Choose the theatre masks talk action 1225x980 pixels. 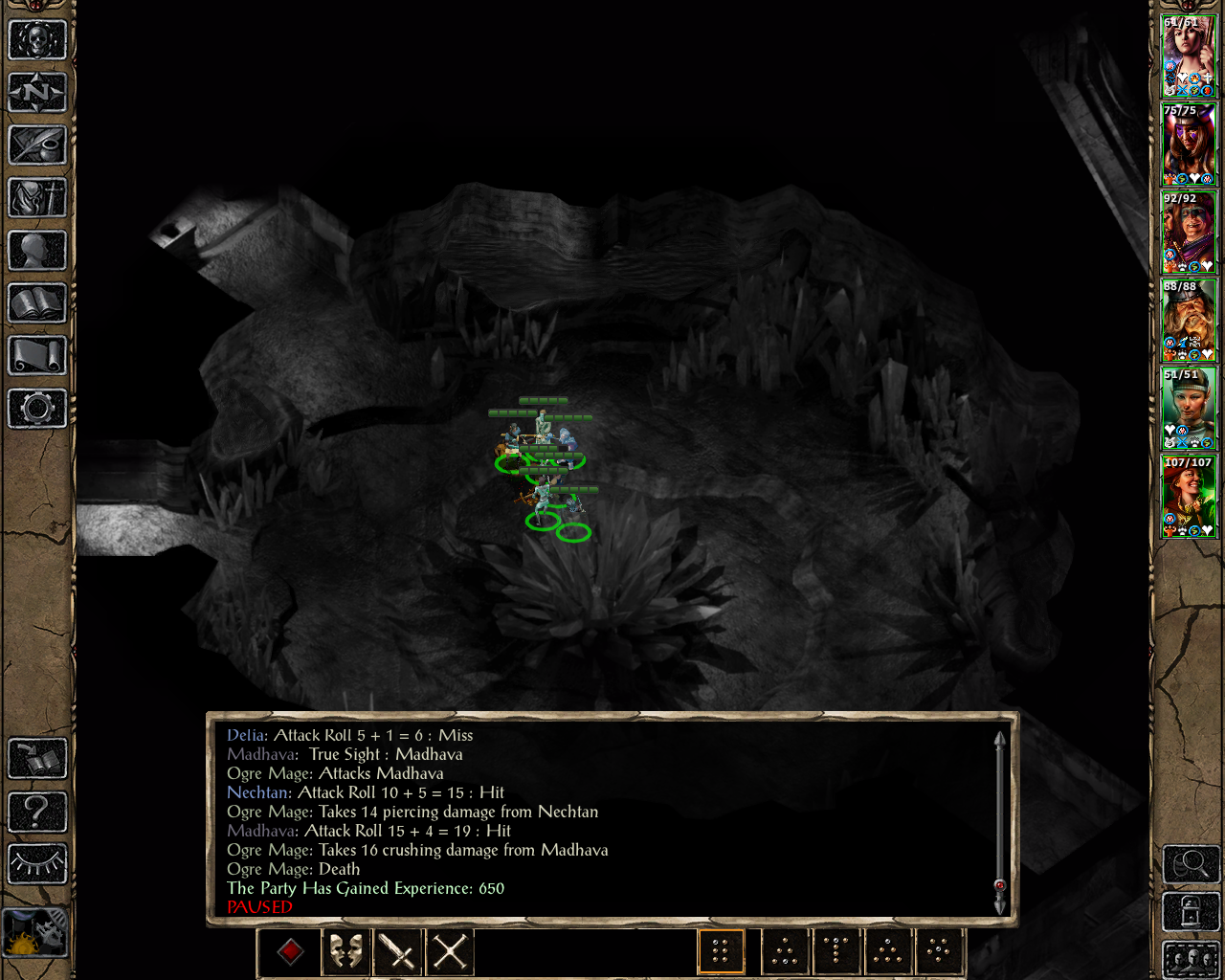coord(345,951)
